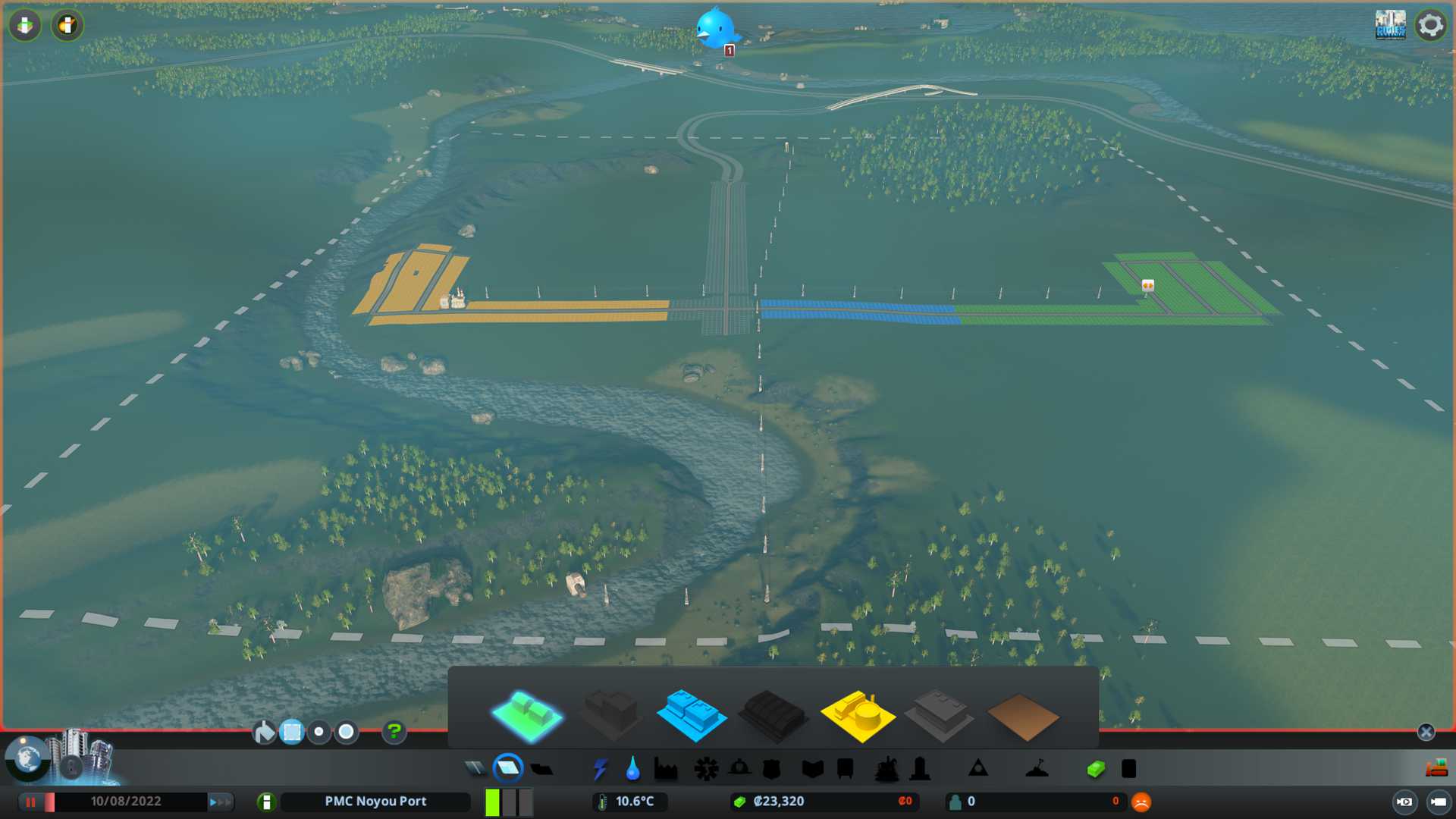This screenshot has width=1456, height=819.
Task: Choose low density commercial zoning (blue)
Action: pyautogui.click(x=691, y=714)
